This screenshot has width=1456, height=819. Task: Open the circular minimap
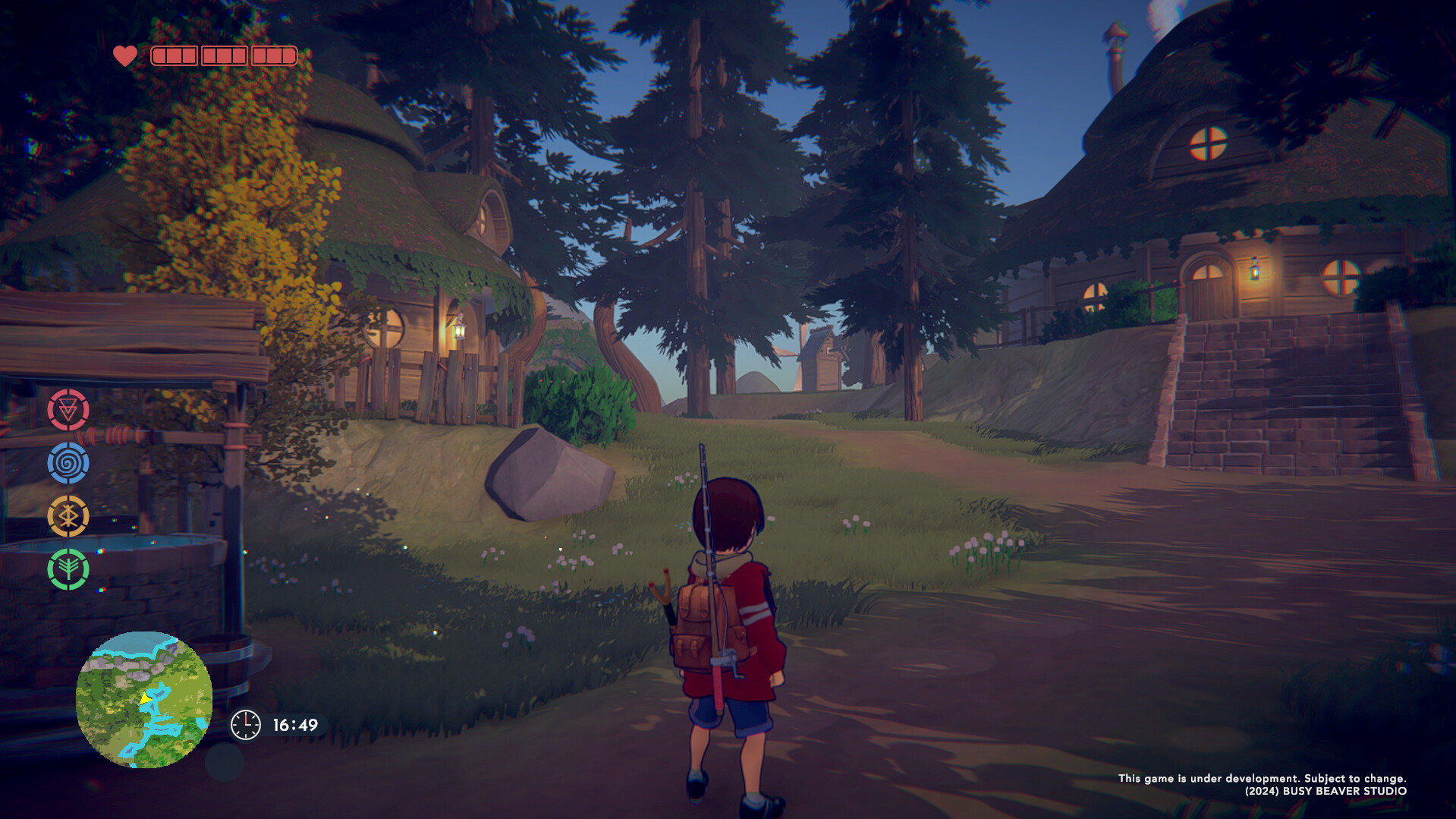coord(143,699)
